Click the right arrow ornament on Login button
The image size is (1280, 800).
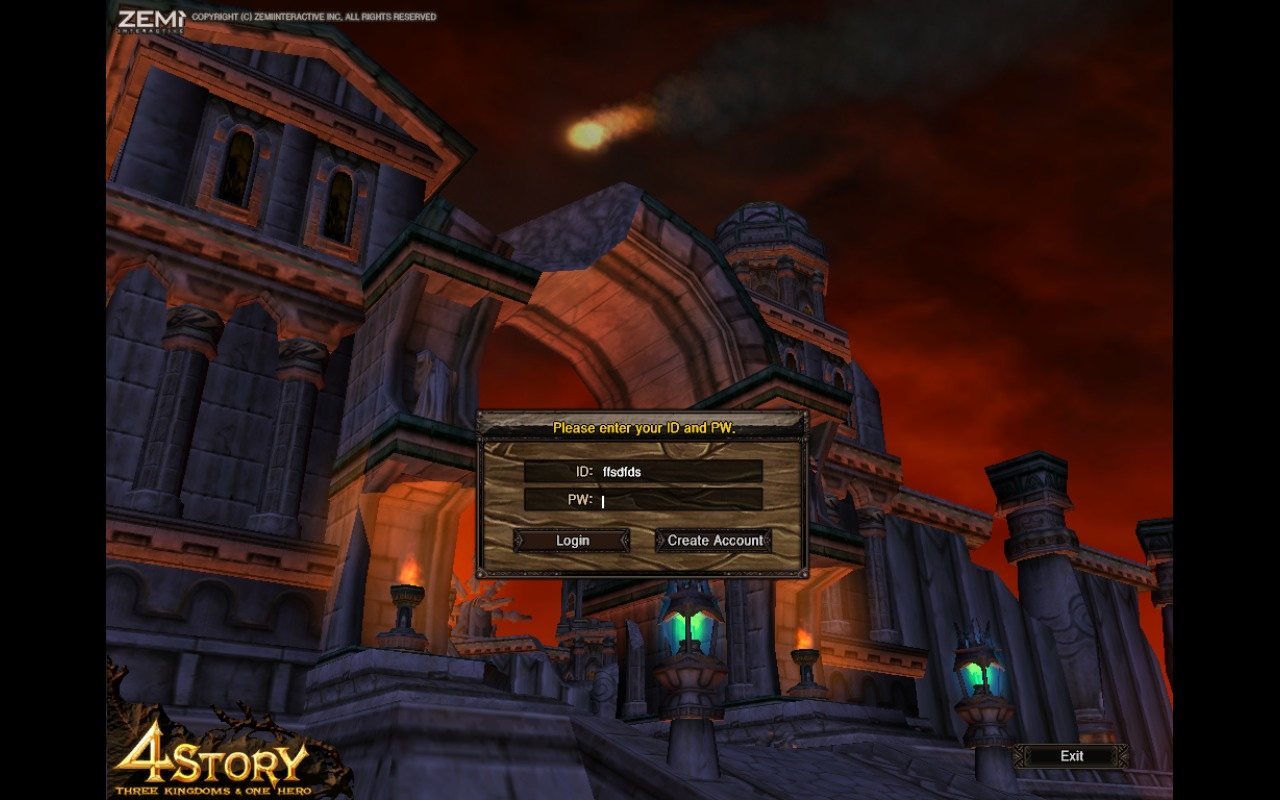tap(622, 540)
